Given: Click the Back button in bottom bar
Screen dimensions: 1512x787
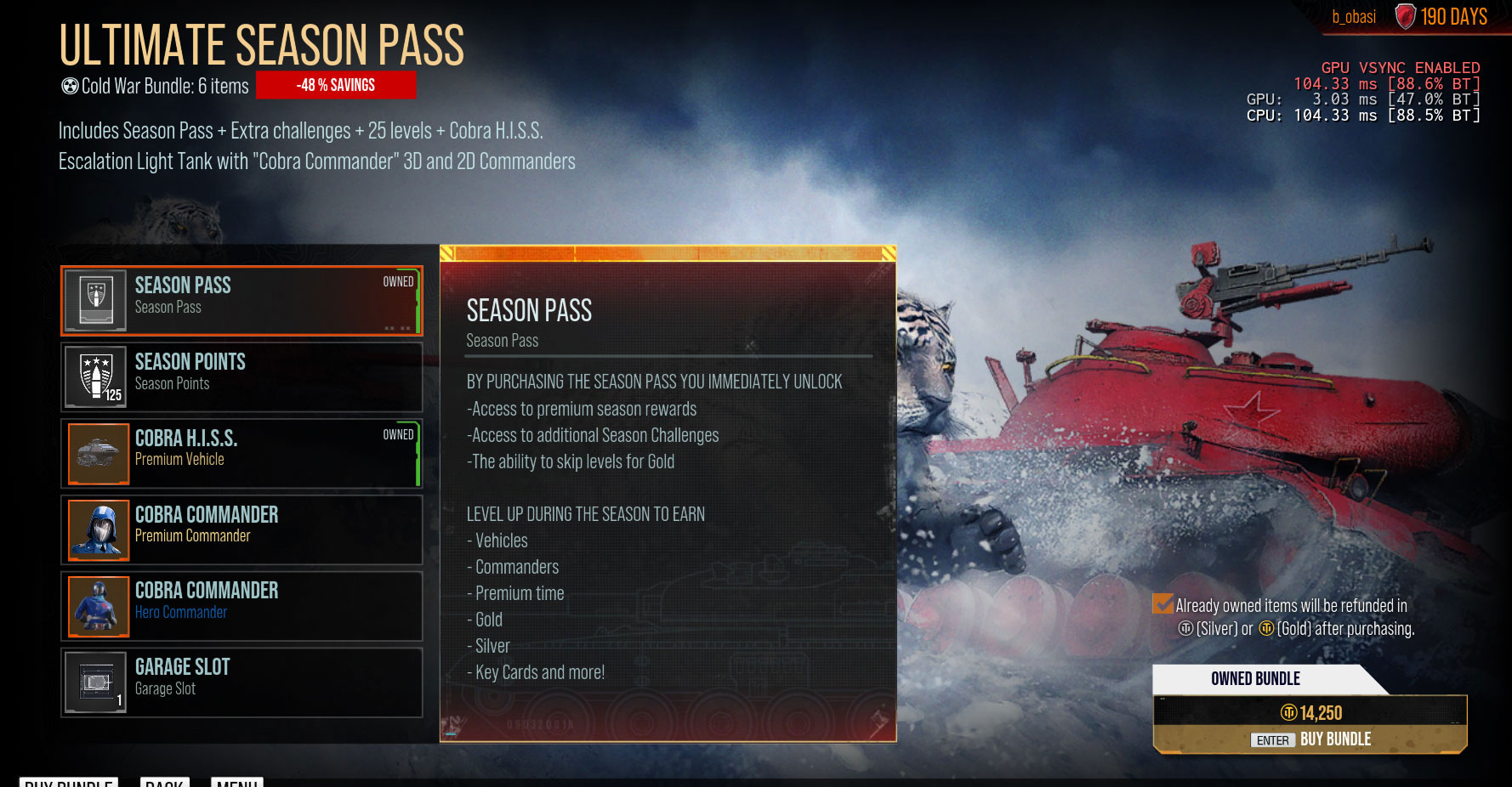Looking at the screenshot, I should [x=165, y=782].
